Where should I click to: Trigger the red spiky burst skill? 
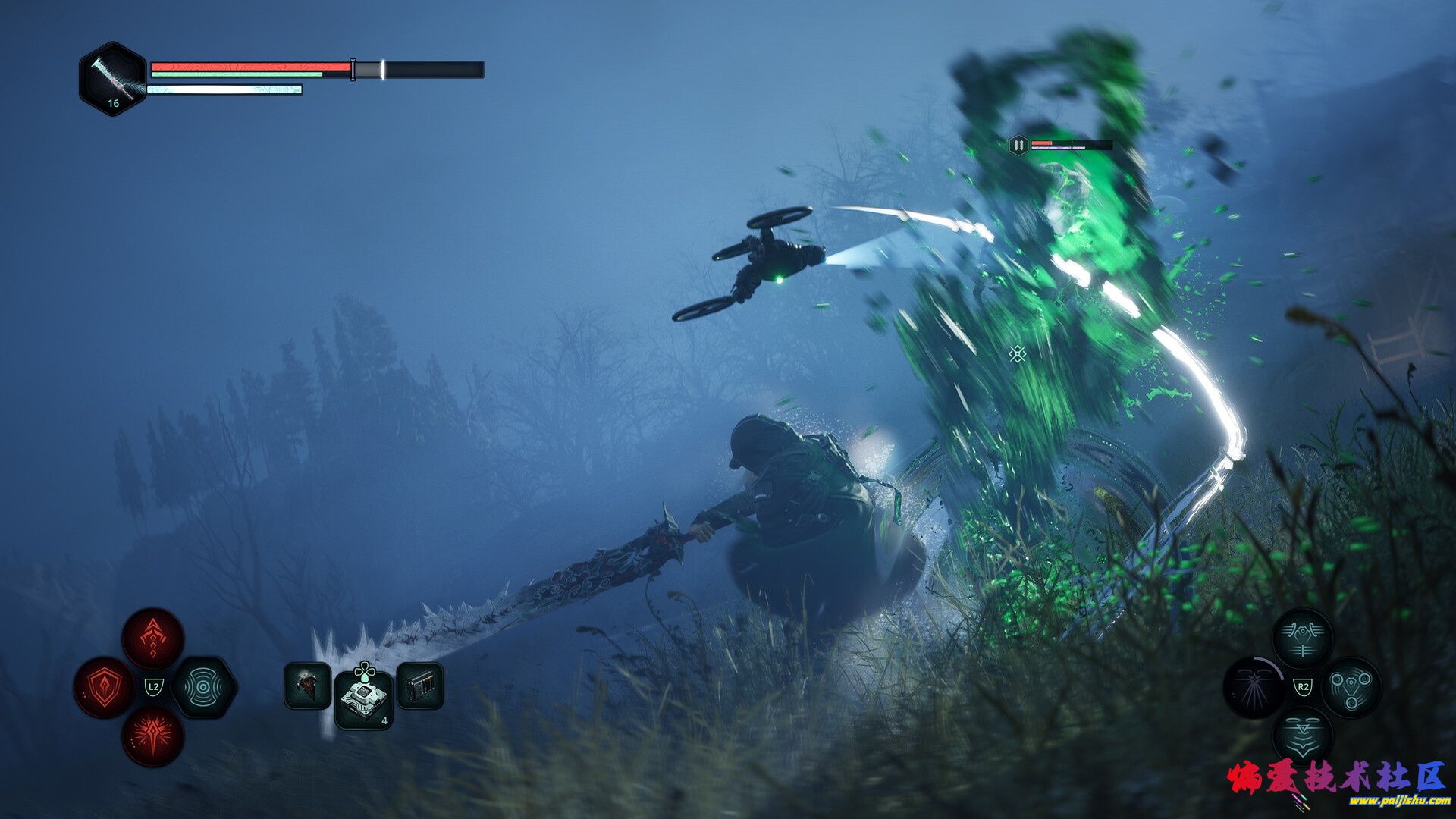pyautogui.click(x=153, y=736)
